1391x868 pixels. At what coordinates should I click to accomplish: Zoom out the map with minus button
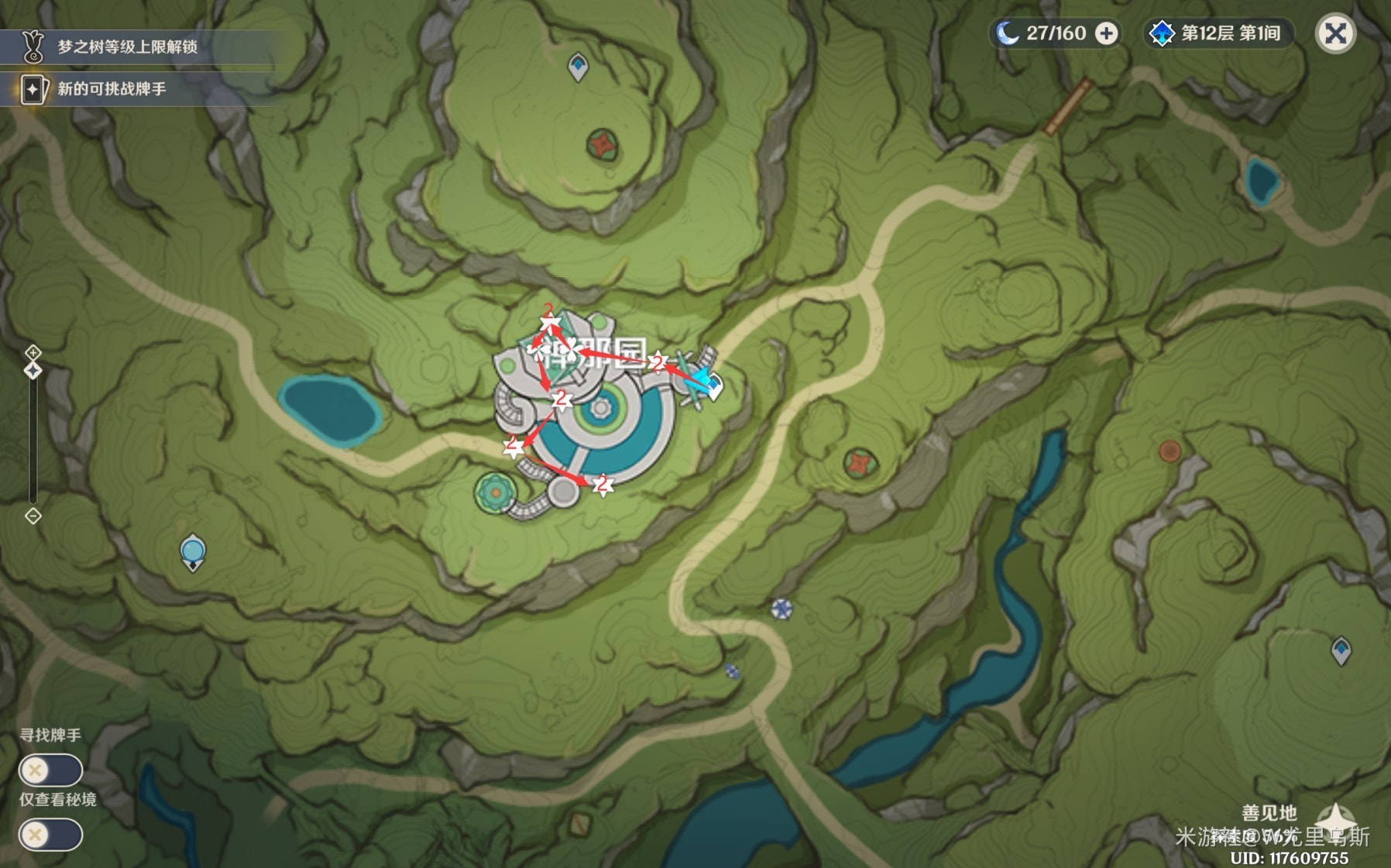[x=33, y=516]
